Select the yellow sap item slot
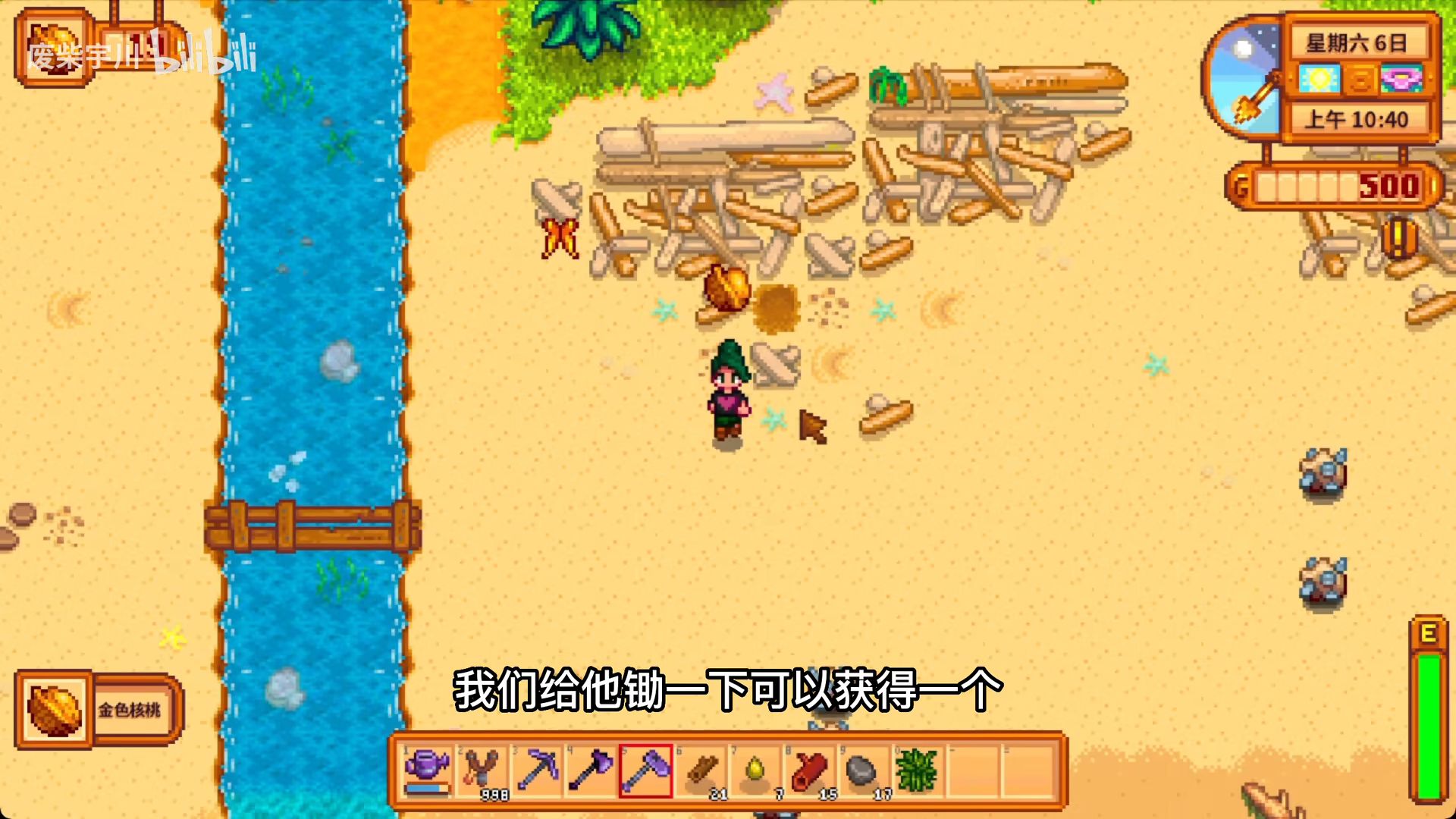 [x=755, y=770]
